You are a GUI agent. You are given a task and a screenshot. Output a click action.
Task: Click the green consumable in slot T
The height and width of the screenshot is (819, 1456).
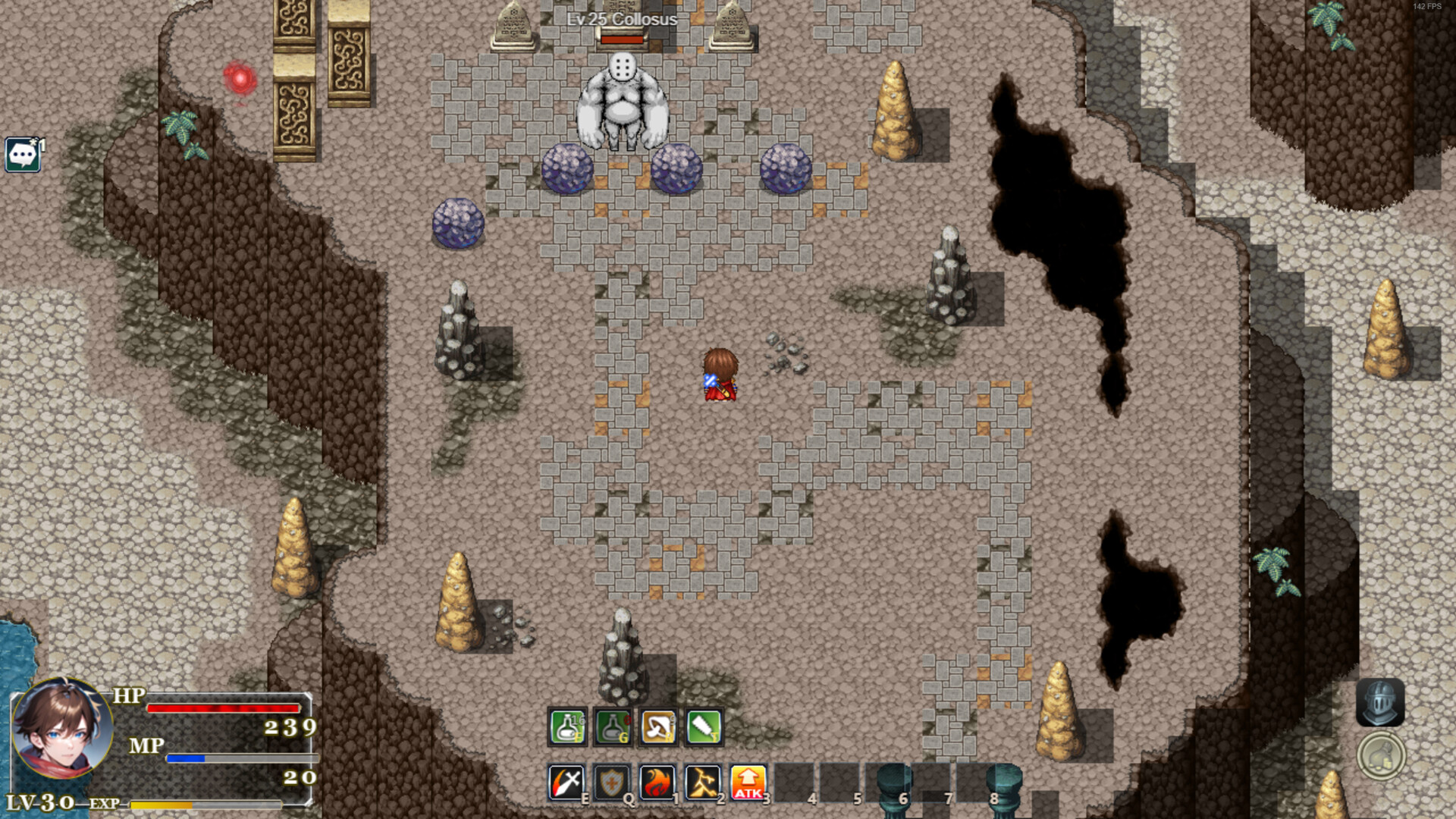point(703,726)
